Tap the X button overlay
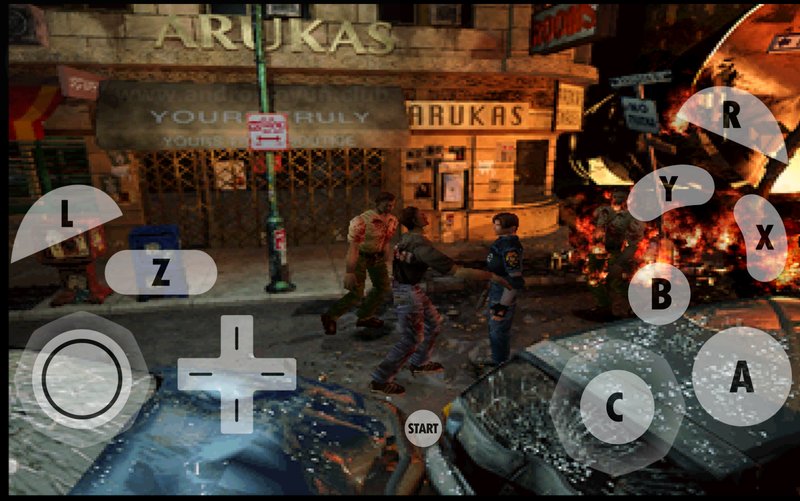The width and height of the screenshot is (800, 501). pos(763,238)
